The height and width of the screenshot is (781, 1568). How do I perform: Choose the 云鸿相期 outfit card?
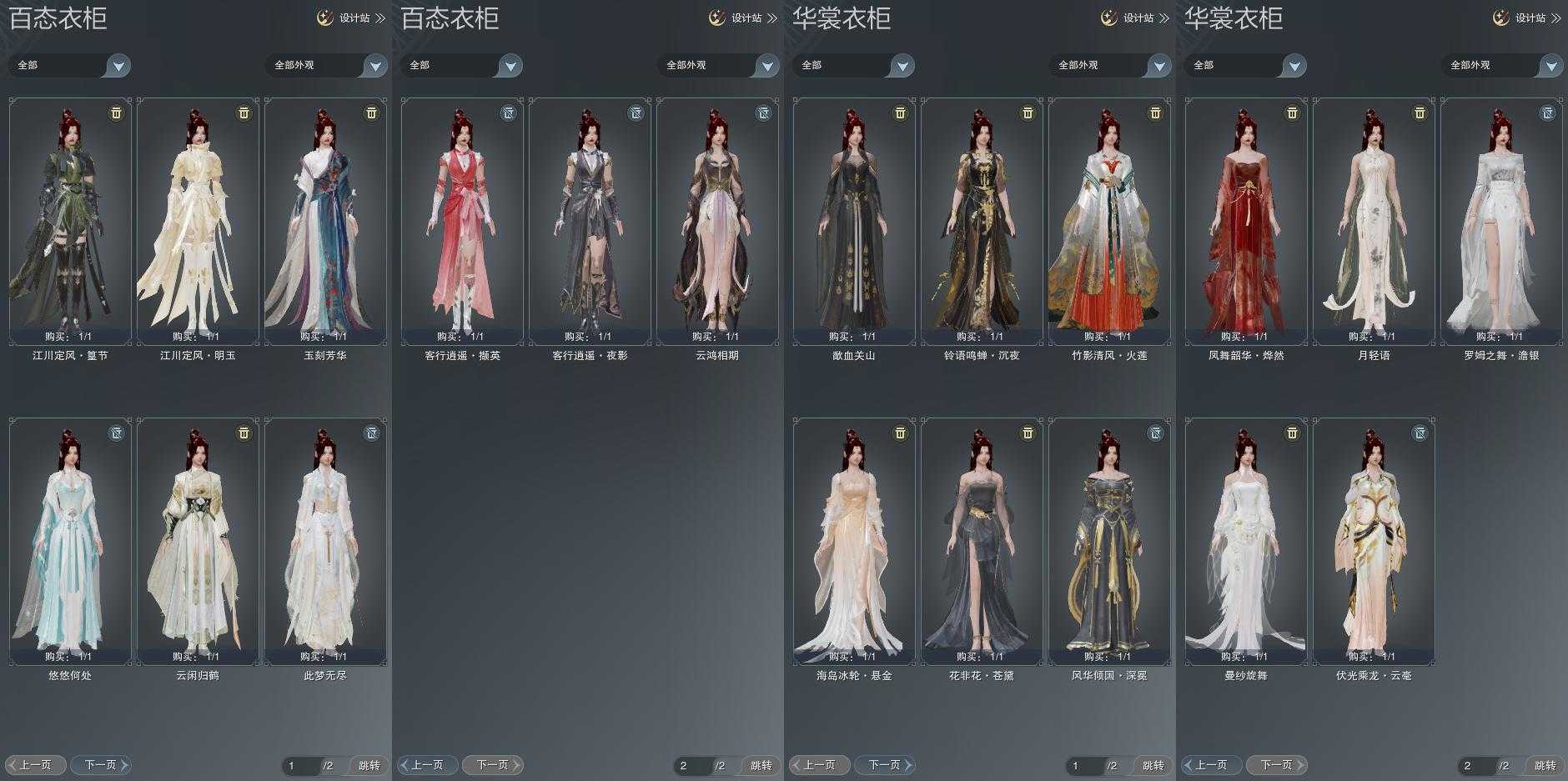click(x=717, y=221)
